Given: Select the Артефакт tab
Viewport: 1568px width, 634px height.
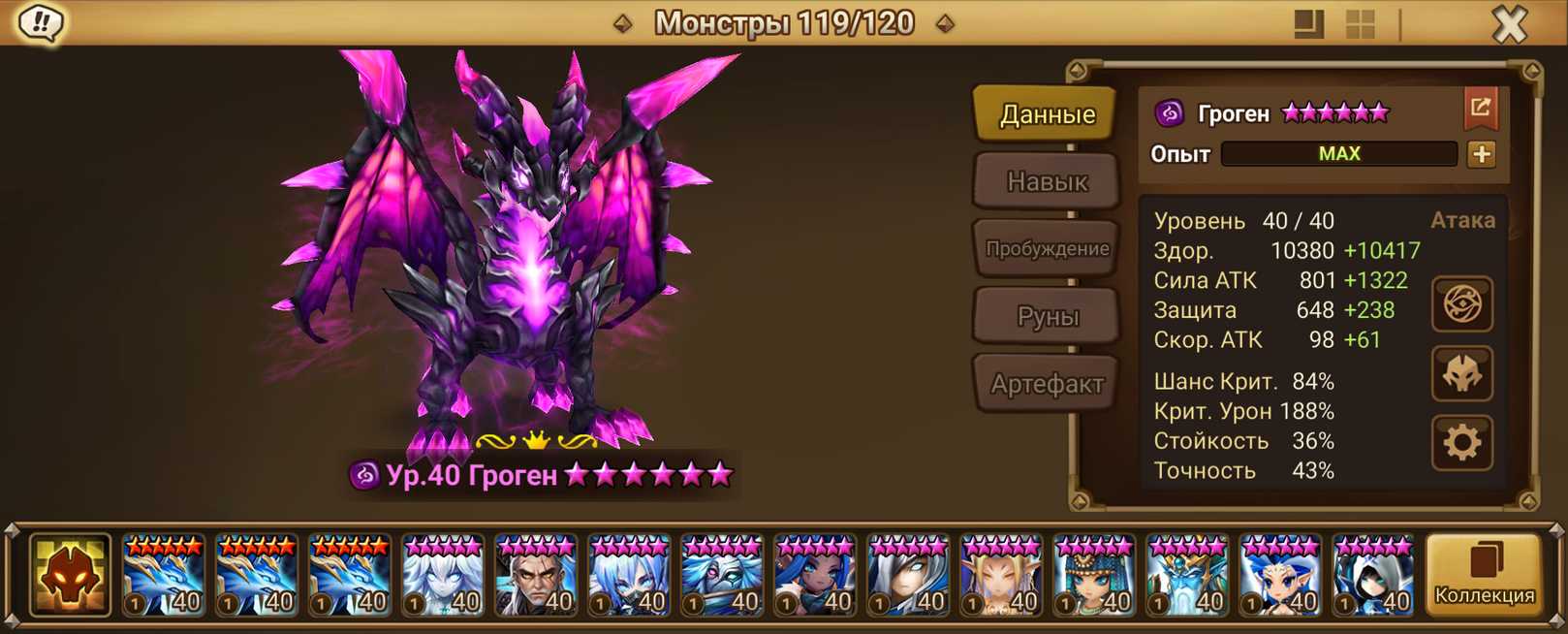Looking at the screenshot, I should click(1047, 384).
